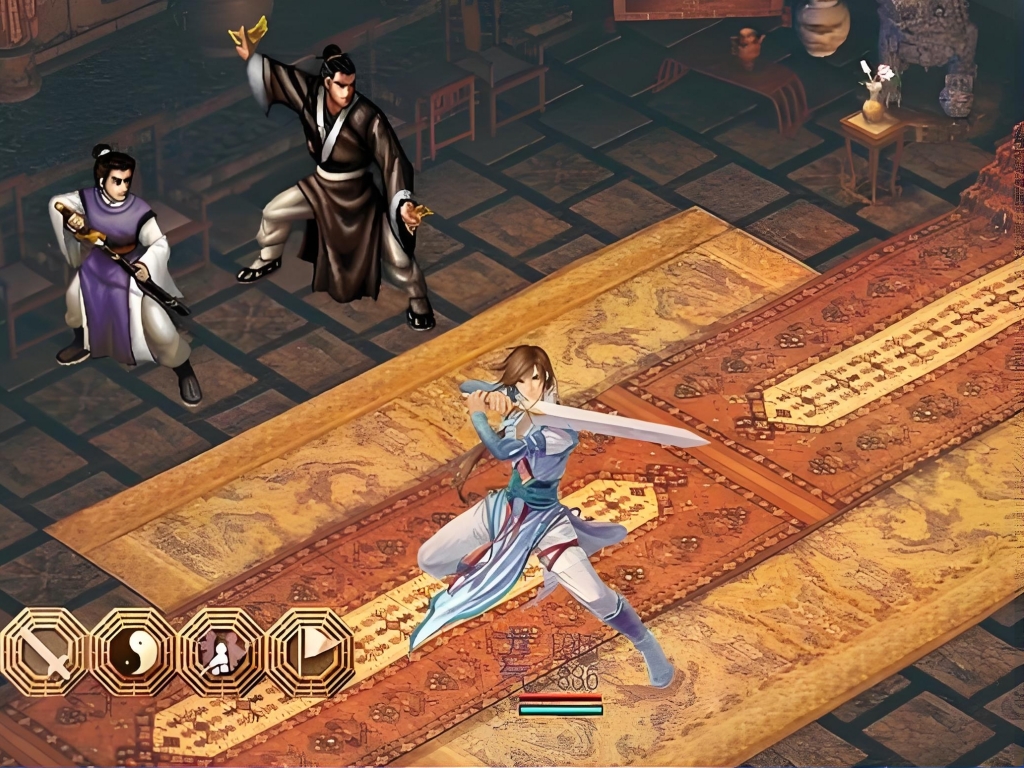Select the sword attack command
The height and width of the screenshot is (768, 1024).
point(44,652)
